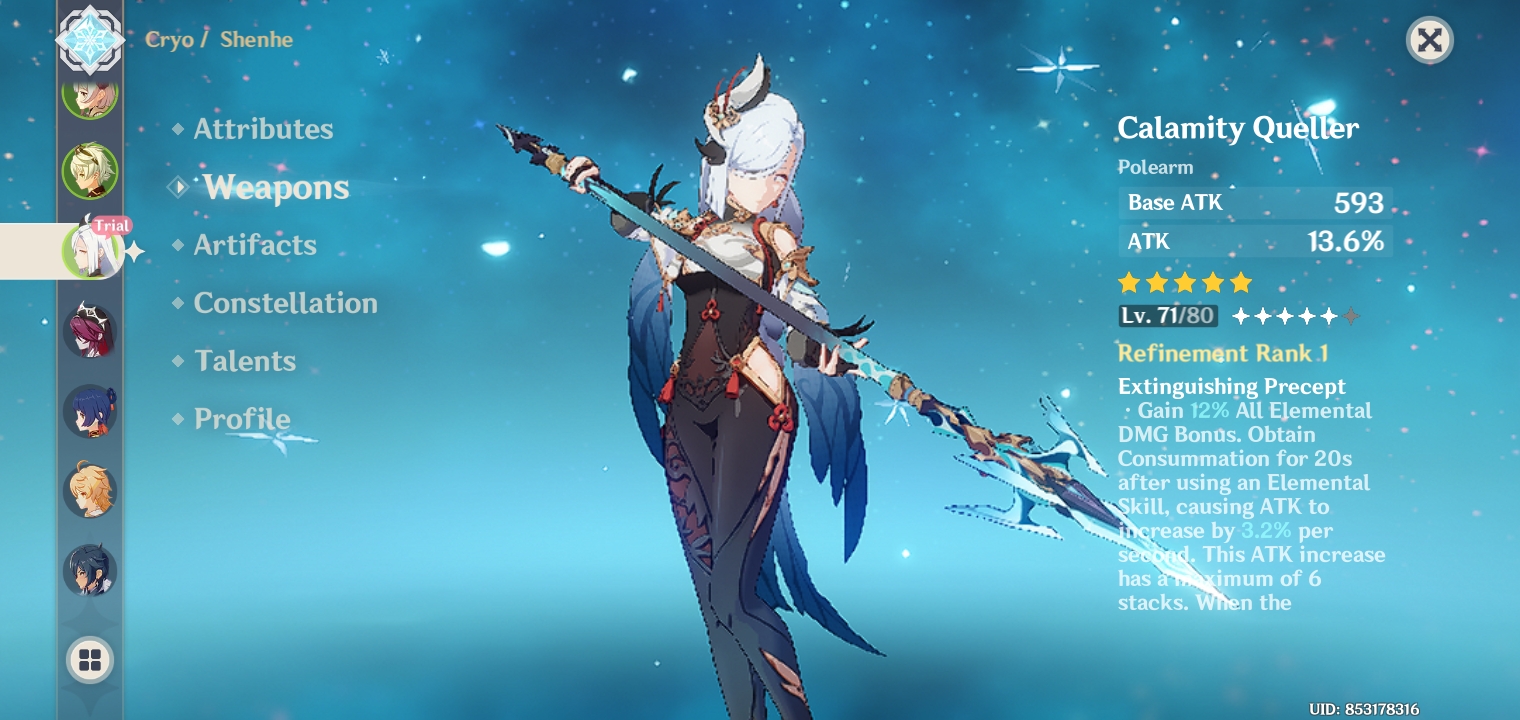Click the Lv. 71/80 level badge

[1167, 316]
